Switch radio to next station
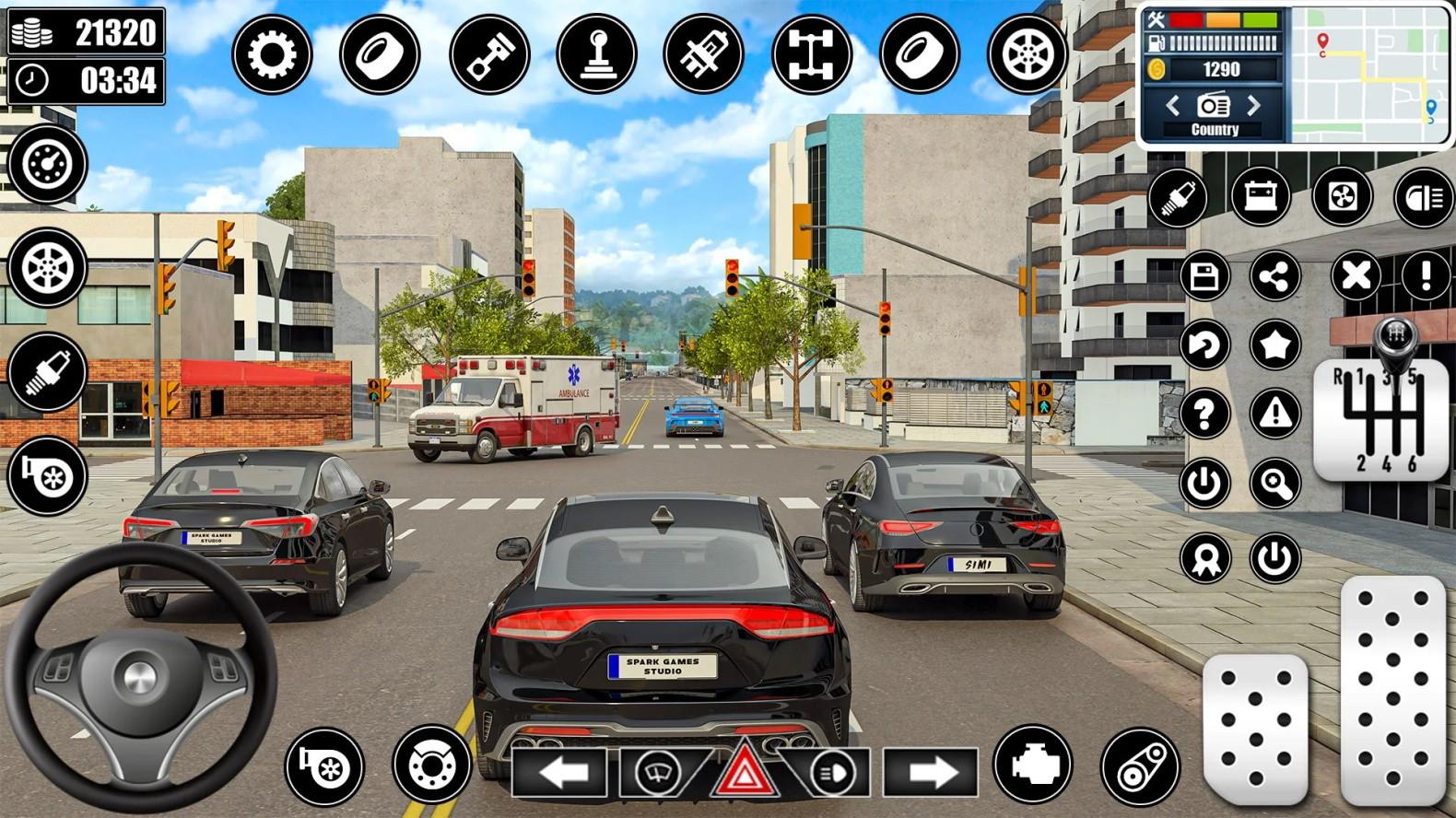Viewport: 1456px width, 818px height. [x=1253, y=105]
